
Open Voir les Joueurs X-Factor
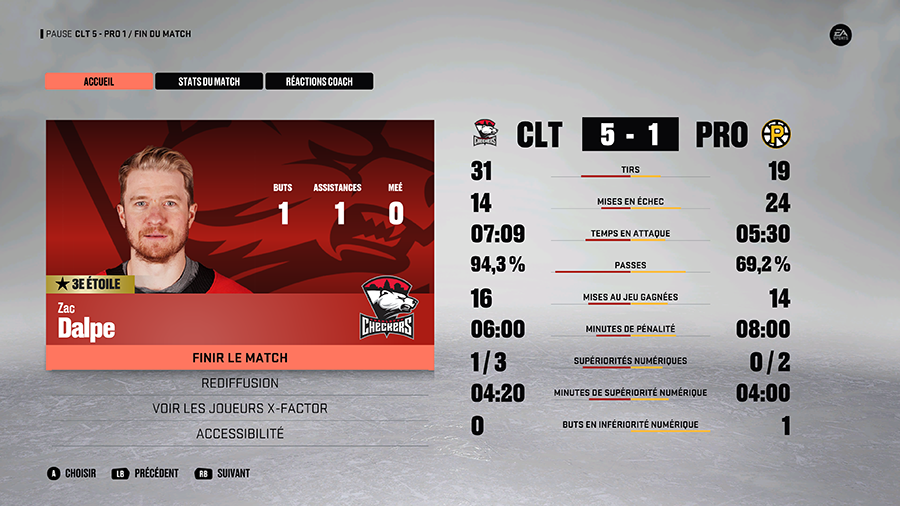(239, 408)
